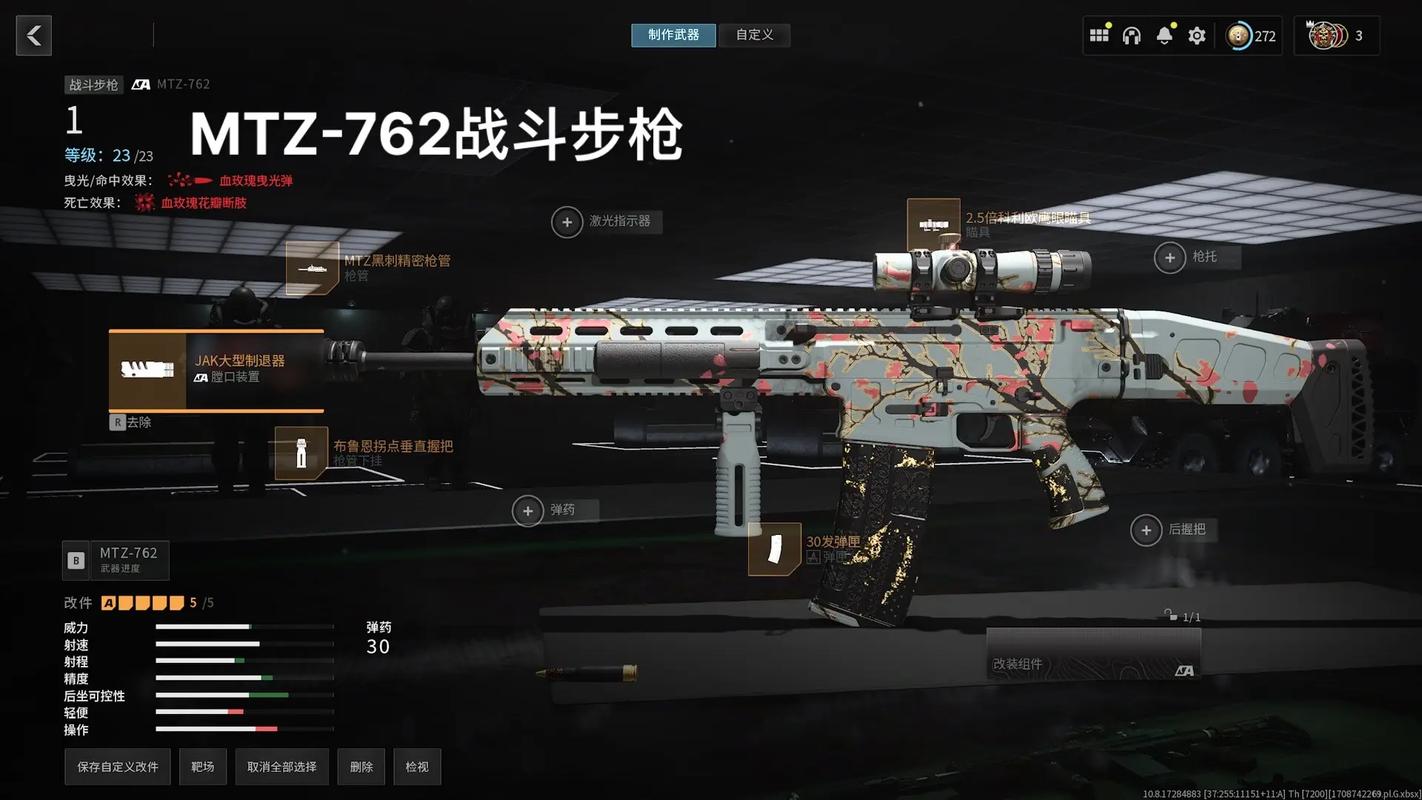The image size is (1422, 800).
Task: Open the headset audio icon
Action: [x=1131, y=34]
